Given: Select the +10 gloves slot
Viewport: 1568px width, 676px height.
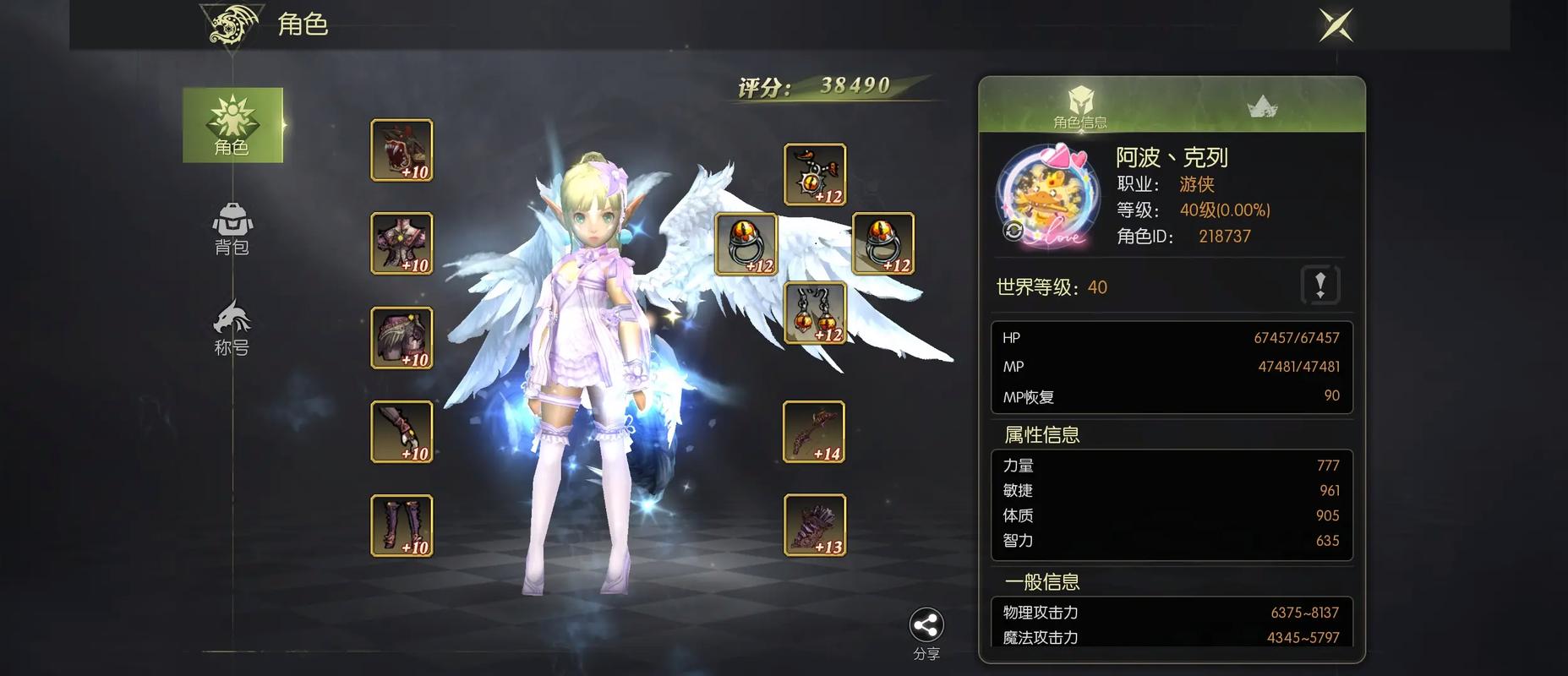Looking at the screenshot, I should tap(402, 432).
